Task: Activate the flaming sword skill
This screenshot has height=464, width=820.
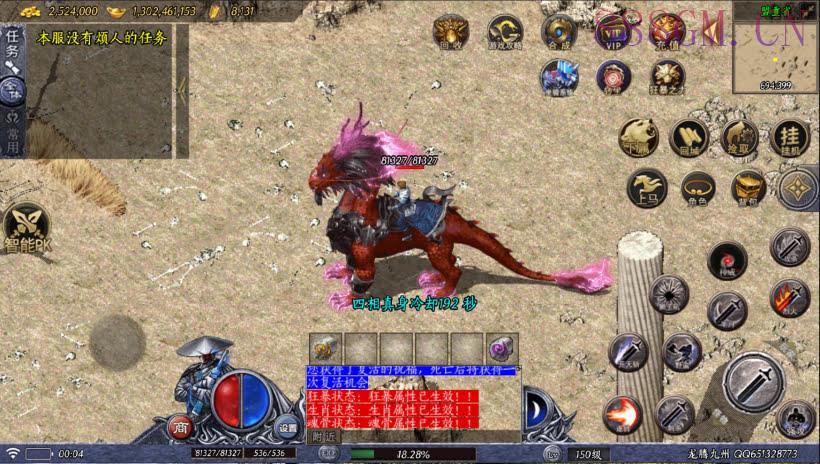Action: pyautogui.click(x=789, y=297)
